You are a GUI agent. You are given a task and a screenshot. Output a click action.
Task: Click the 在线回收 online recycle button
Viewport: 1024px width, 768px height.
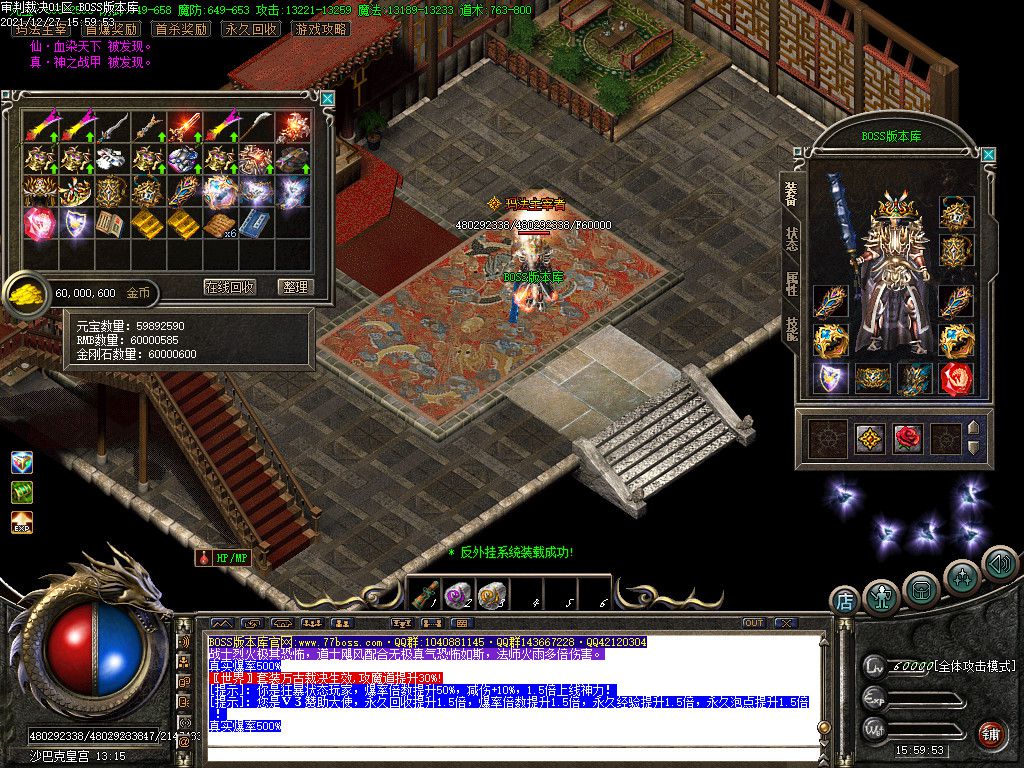tap(230, 287)
